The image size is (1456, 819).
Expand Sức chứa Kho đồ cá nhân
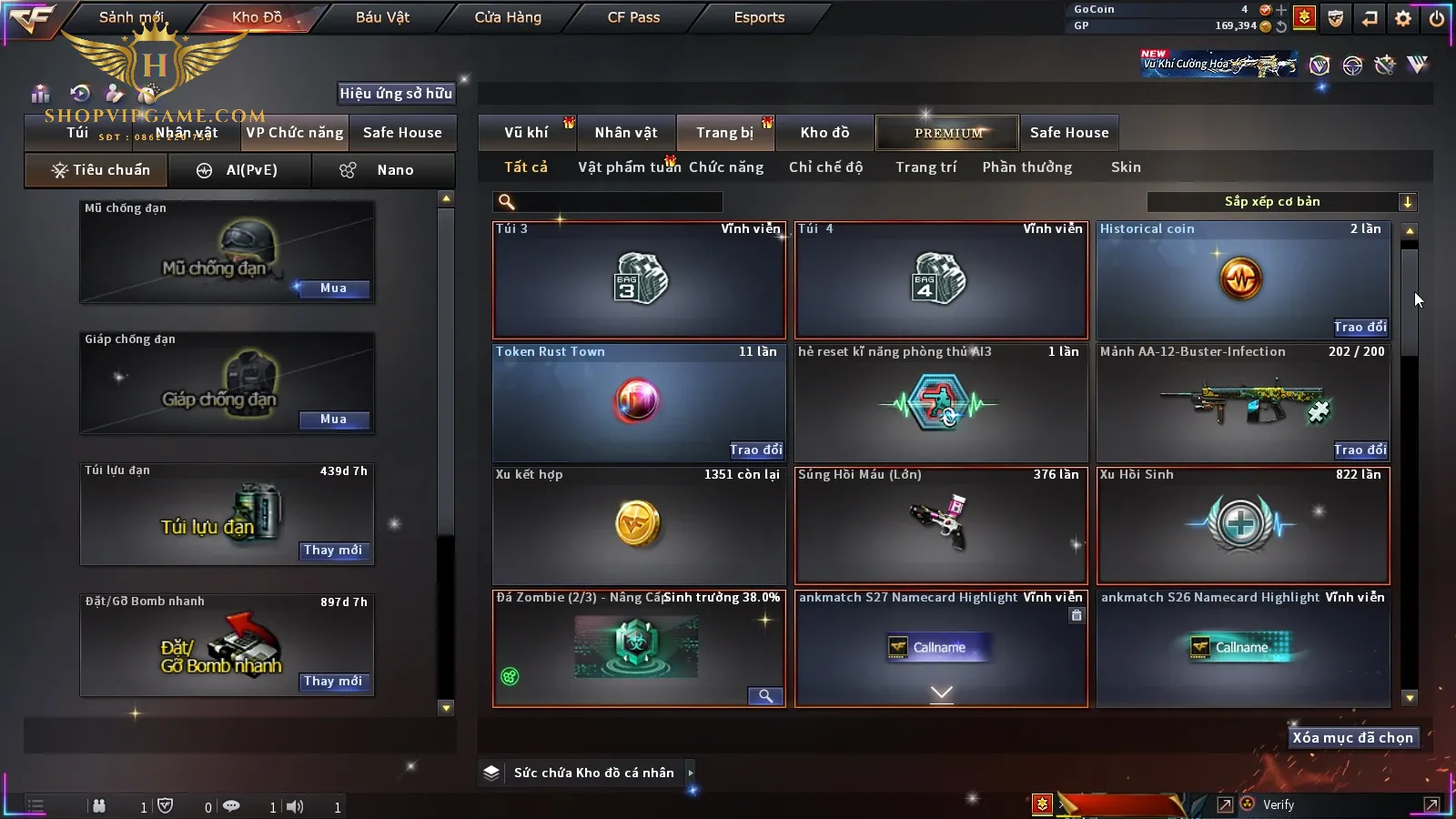[691, 773]
